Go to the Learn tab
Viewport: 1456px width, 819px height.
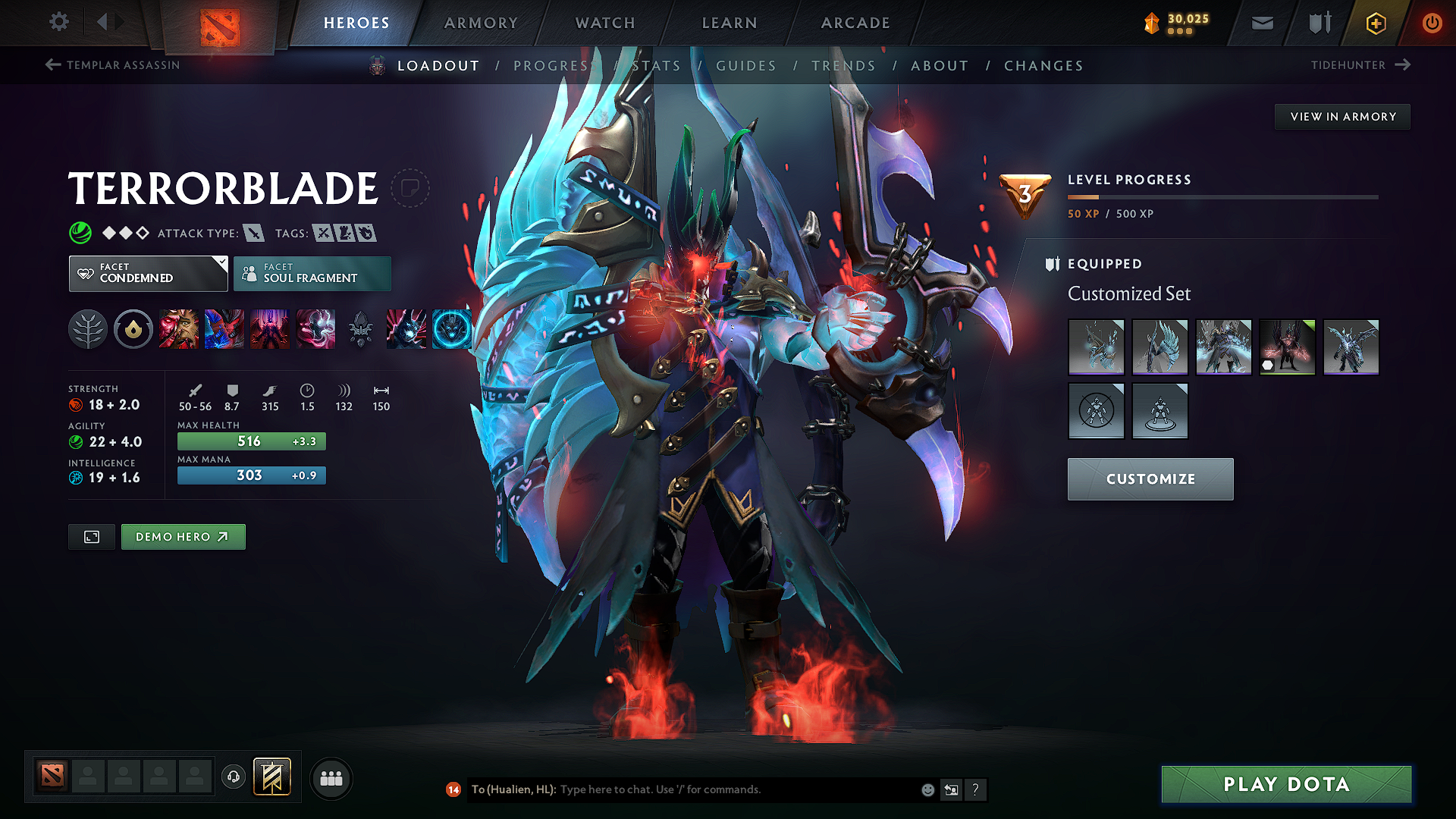click(730, 23)
